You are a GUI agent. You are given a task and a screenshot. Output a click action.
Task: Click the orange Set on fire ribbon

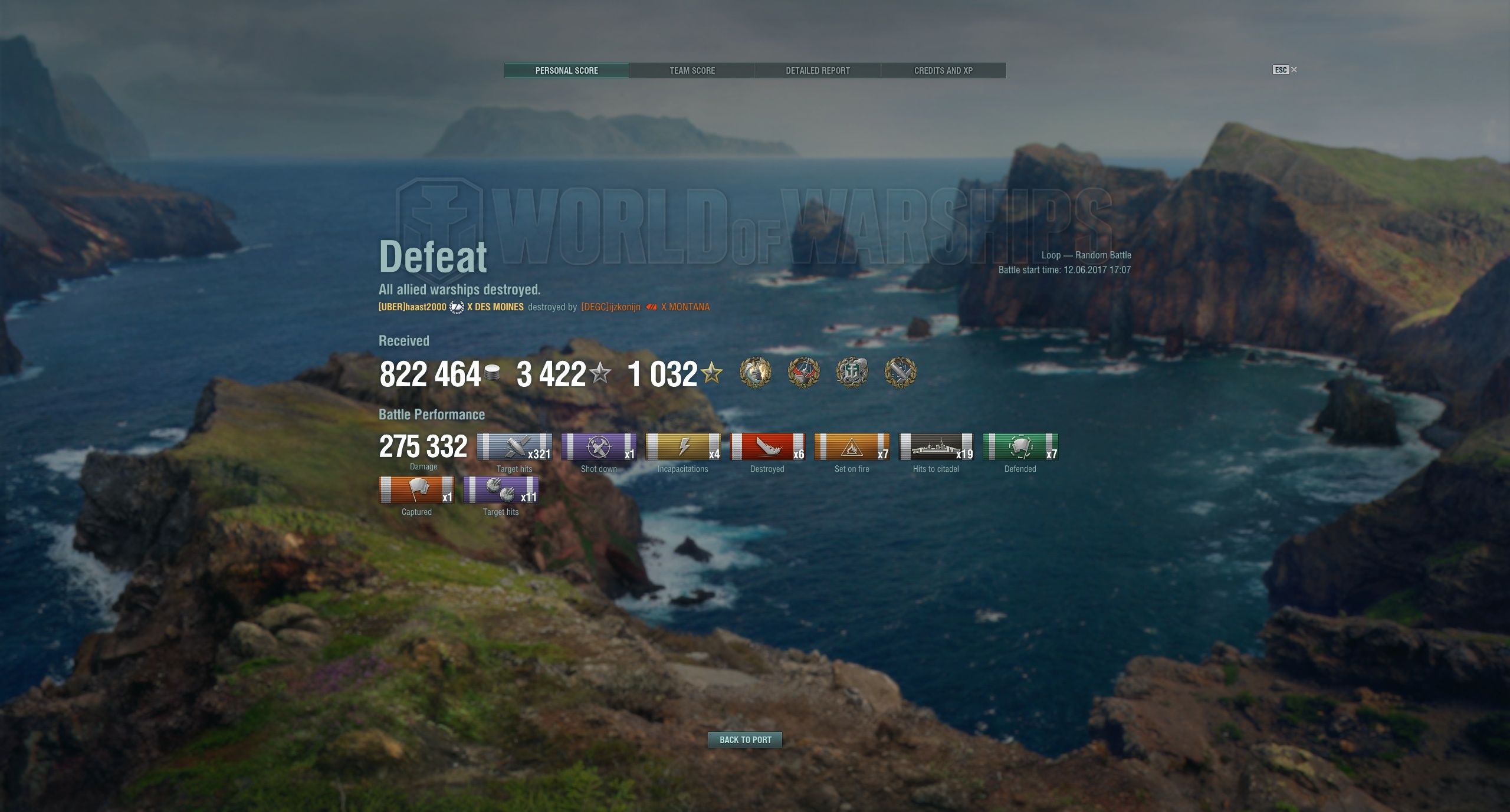(852, 447)
